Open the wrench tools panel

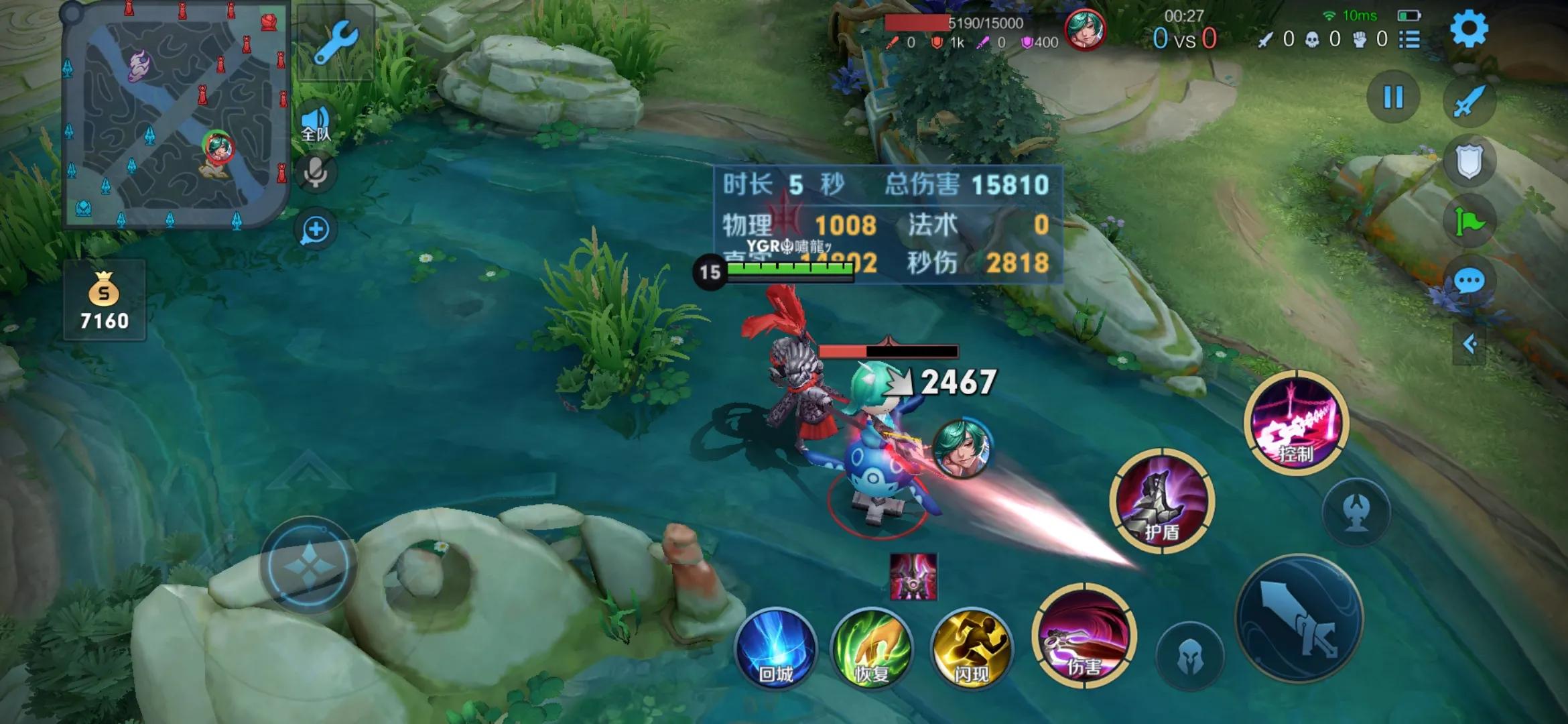tap(335, 42)
